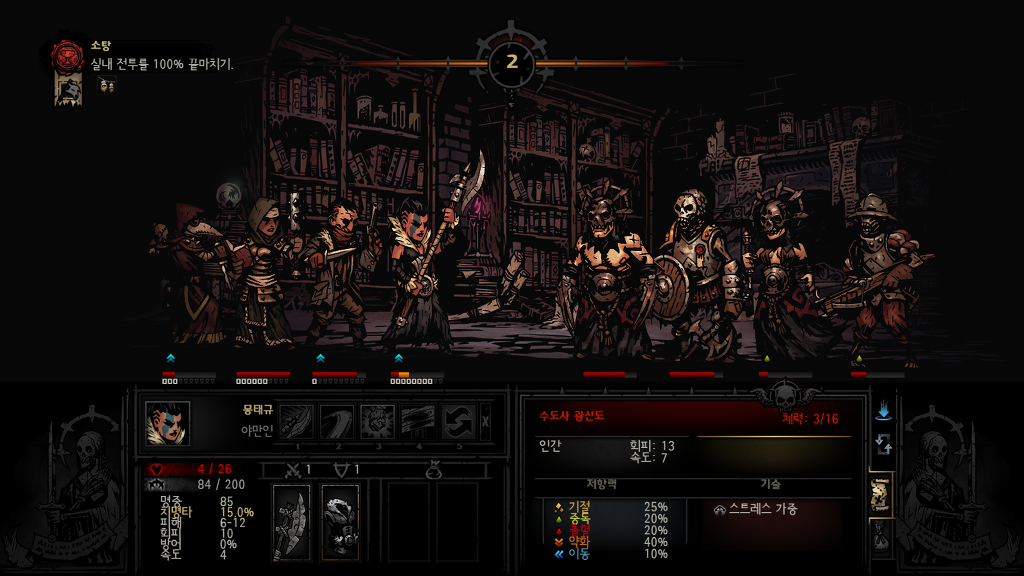
Task: Select the third clenched-fist combat skill
Action: [x=377, y=422]
